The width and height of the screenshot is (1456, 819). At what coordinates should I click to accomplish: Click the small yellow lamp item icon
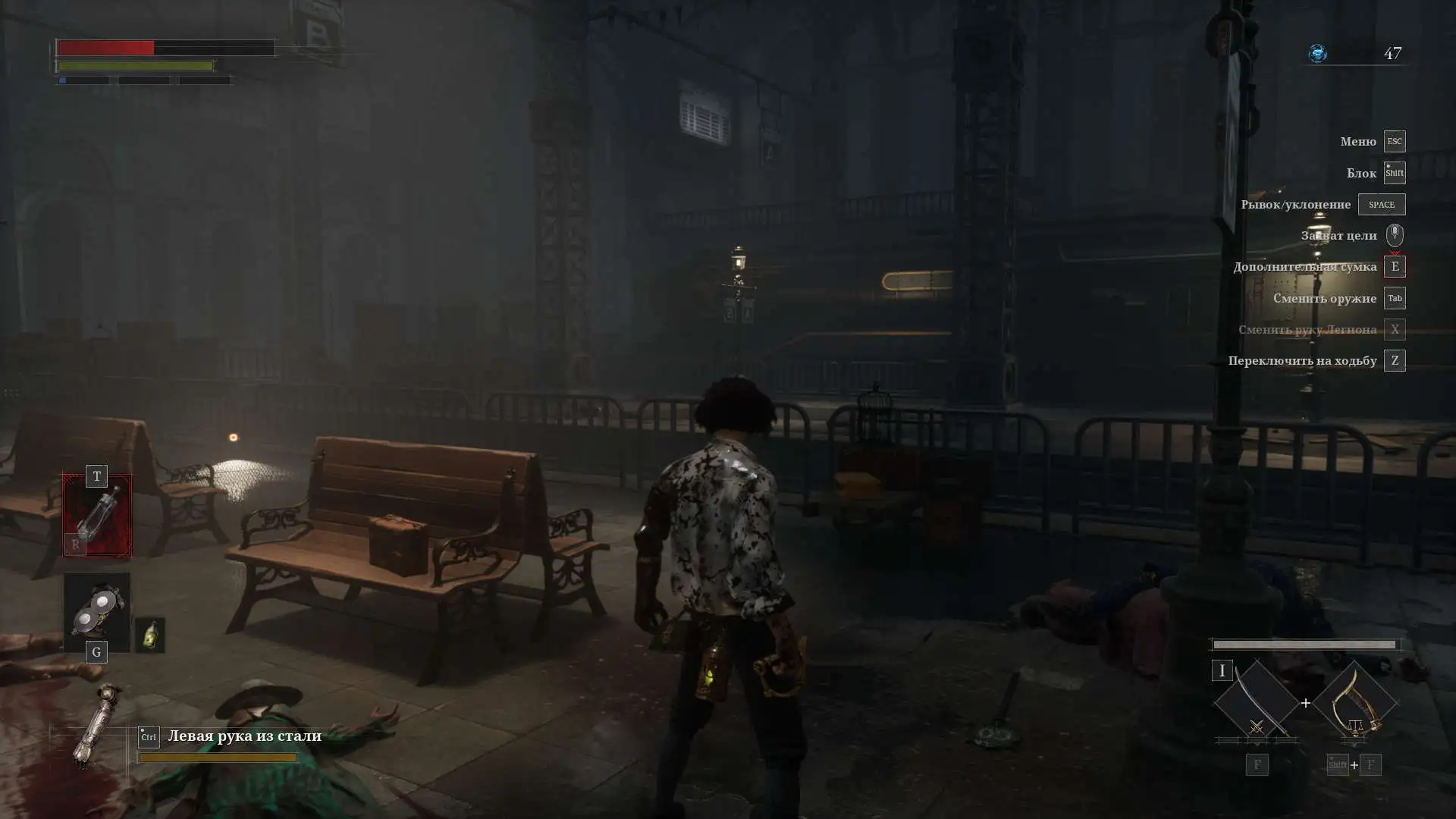click(x=150, y=635)
